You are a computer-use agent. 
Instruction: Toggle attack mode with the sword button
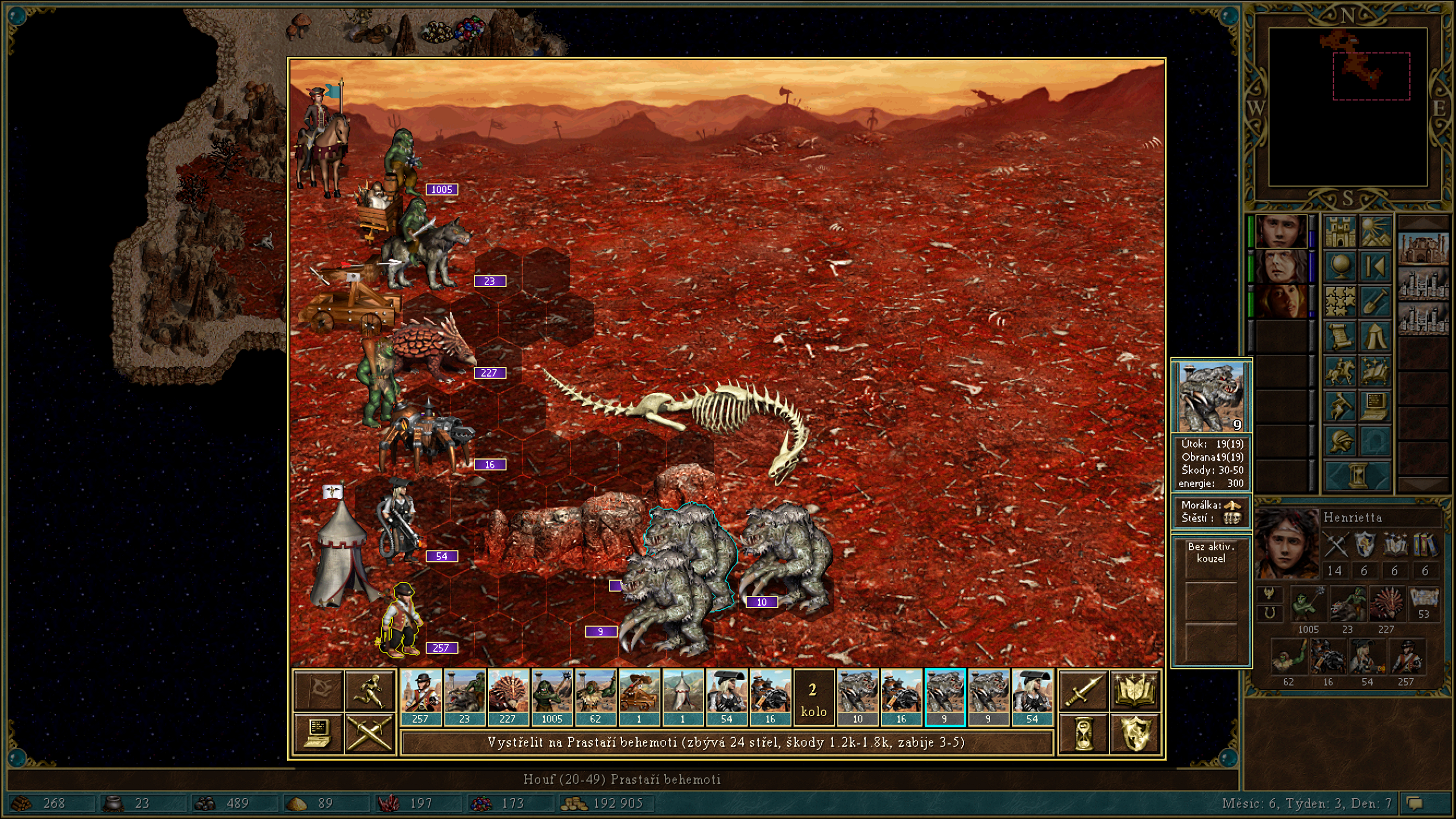click(1083, 689)
